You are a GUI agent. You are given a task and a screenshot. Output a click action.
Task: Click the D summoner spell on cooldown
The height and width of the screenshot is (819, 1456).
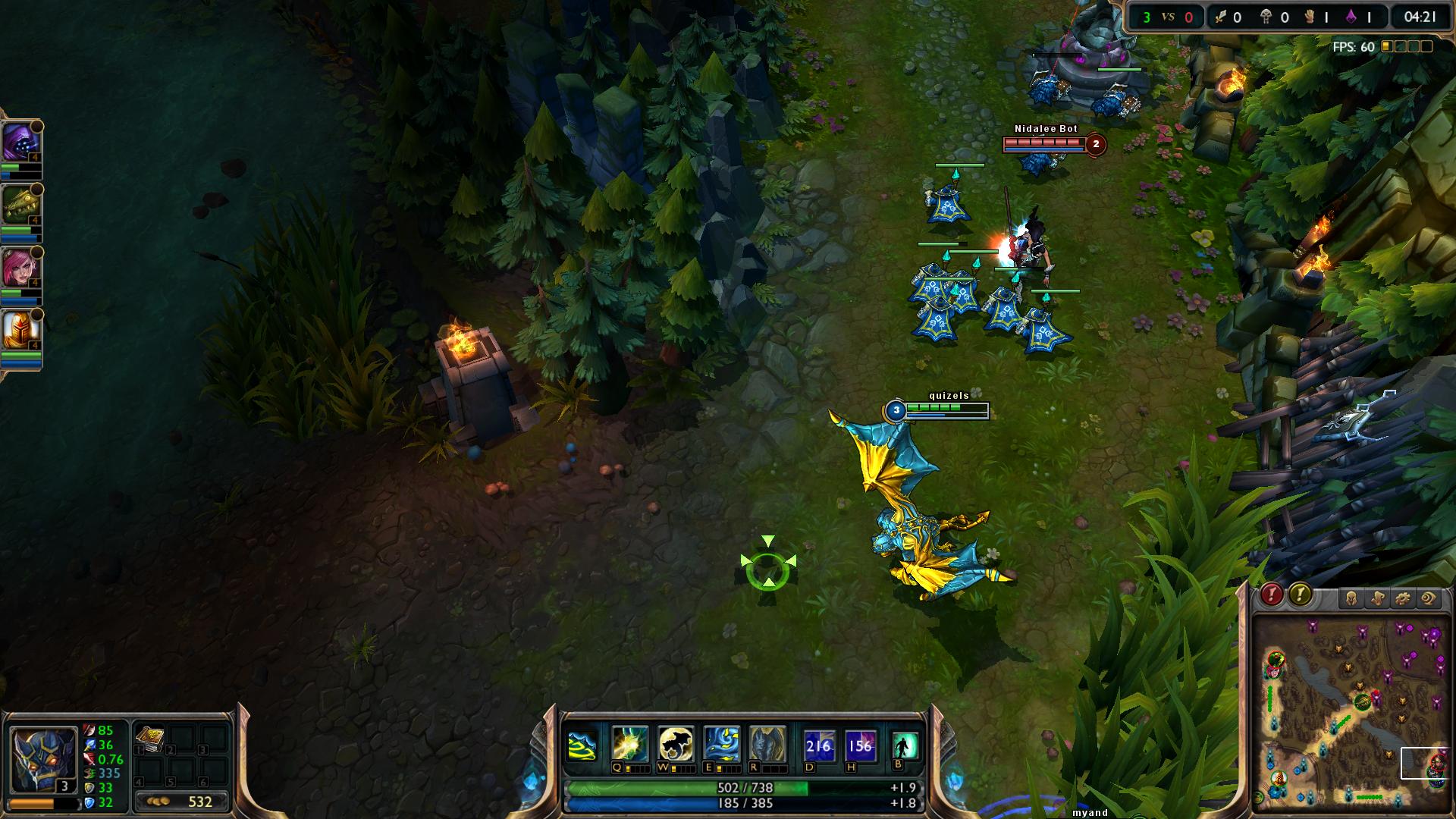point(819,745)
